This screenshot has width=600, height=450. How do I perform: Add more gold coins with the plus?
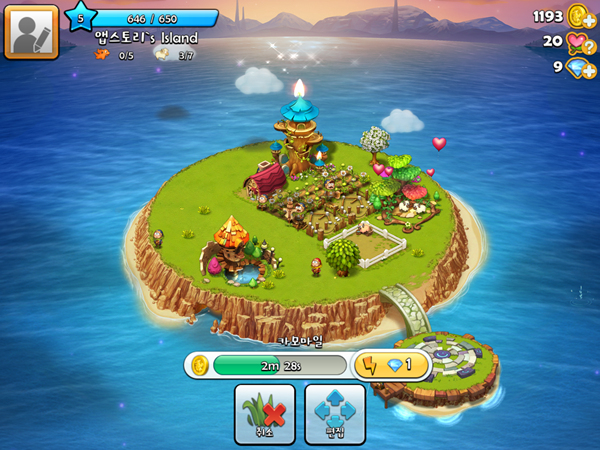point(579,16)
